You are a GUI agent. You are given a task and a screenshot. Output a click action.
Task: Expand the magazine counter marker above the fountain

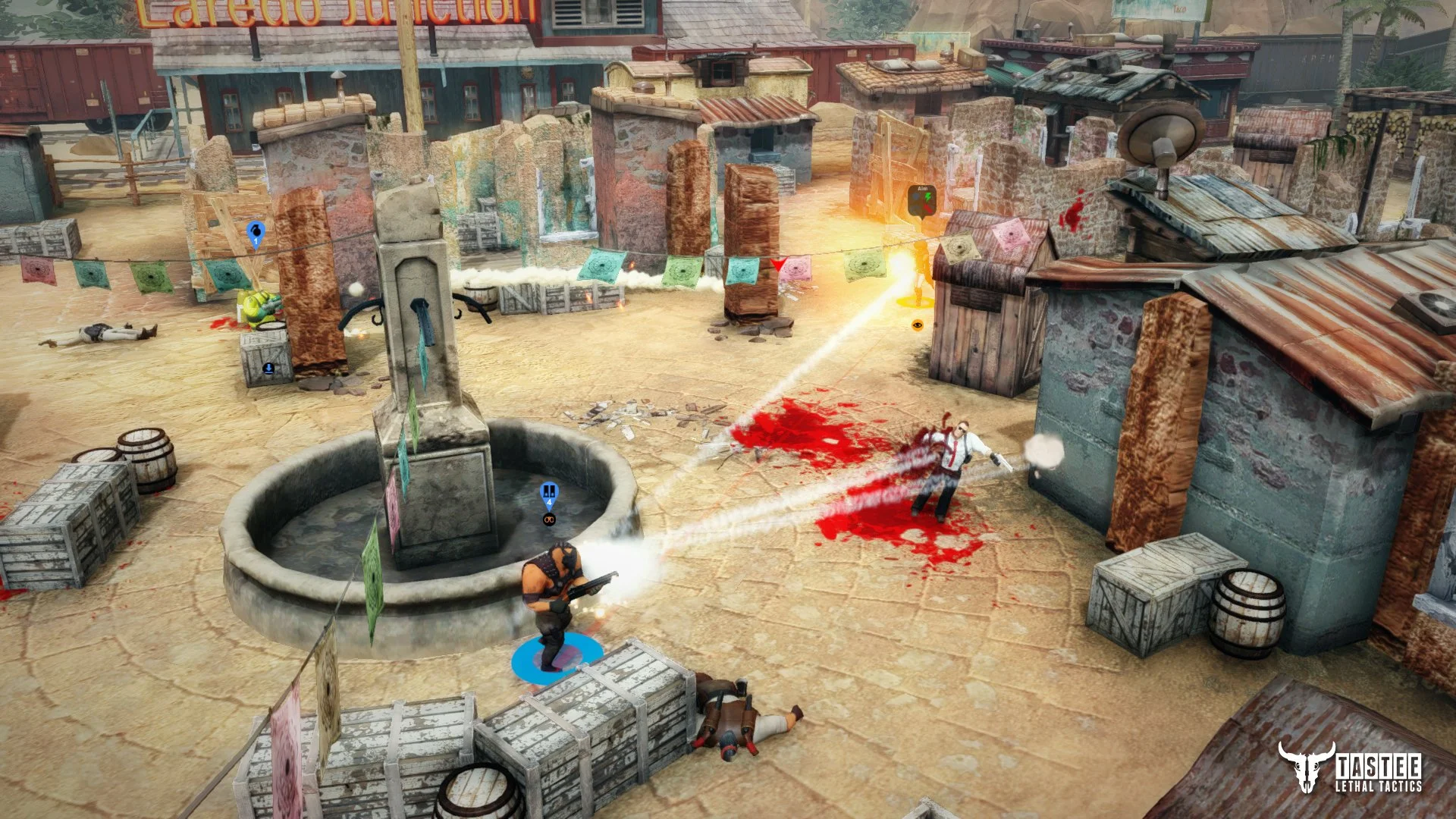(x=549, y=493)
